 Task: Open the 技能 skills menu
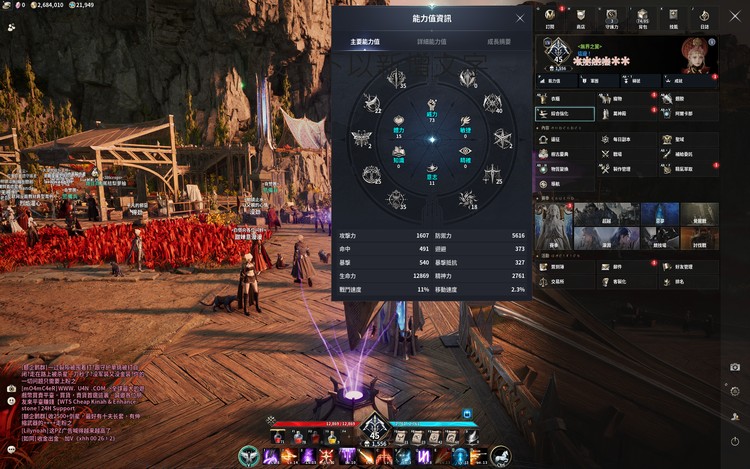click(x=673, y=17)
